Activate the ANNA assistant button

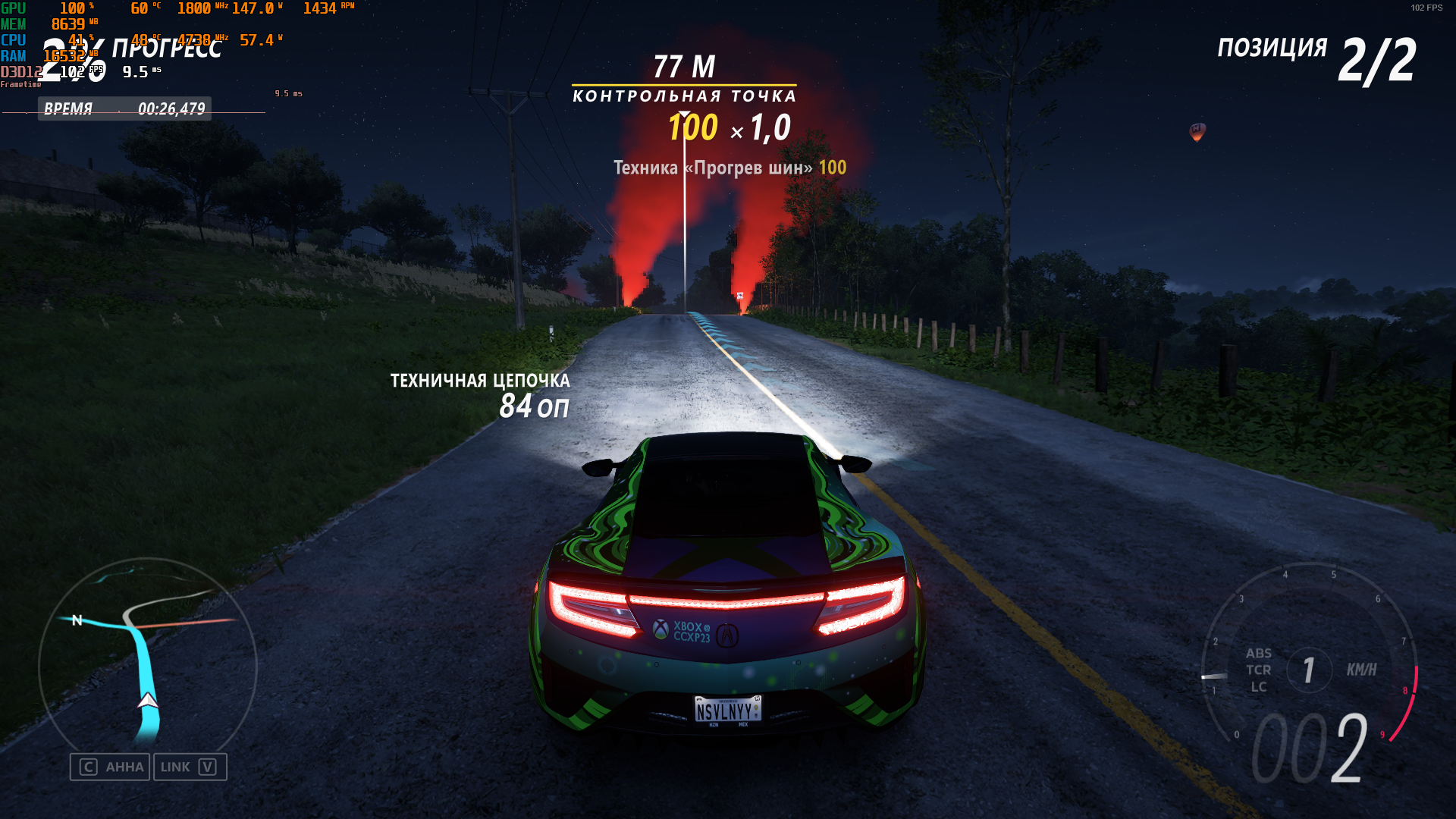[x=110, y=767]
